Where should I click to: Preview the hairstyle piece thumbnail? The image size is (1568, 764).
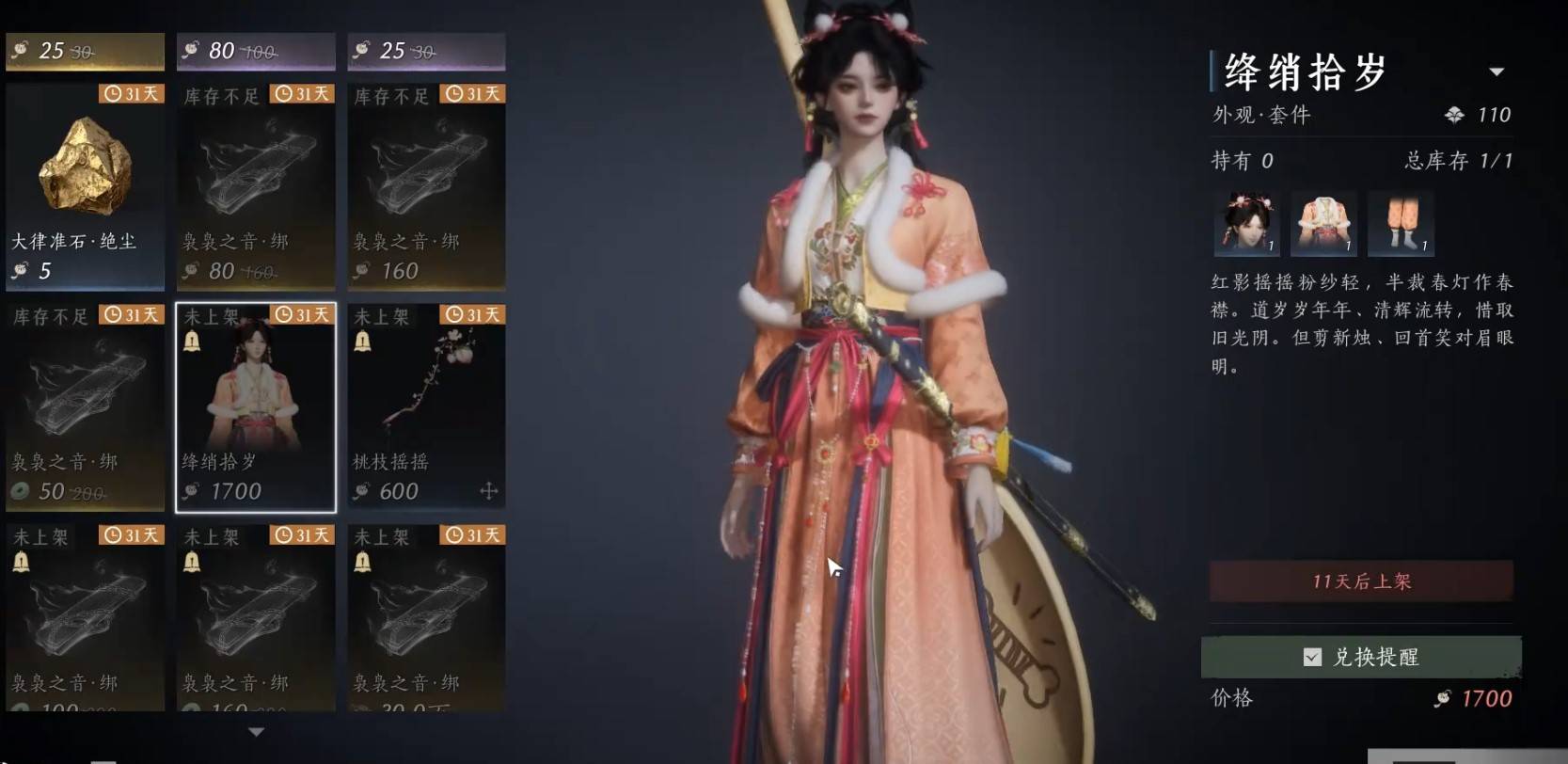pyautogui.click(x=1246, y=223)
